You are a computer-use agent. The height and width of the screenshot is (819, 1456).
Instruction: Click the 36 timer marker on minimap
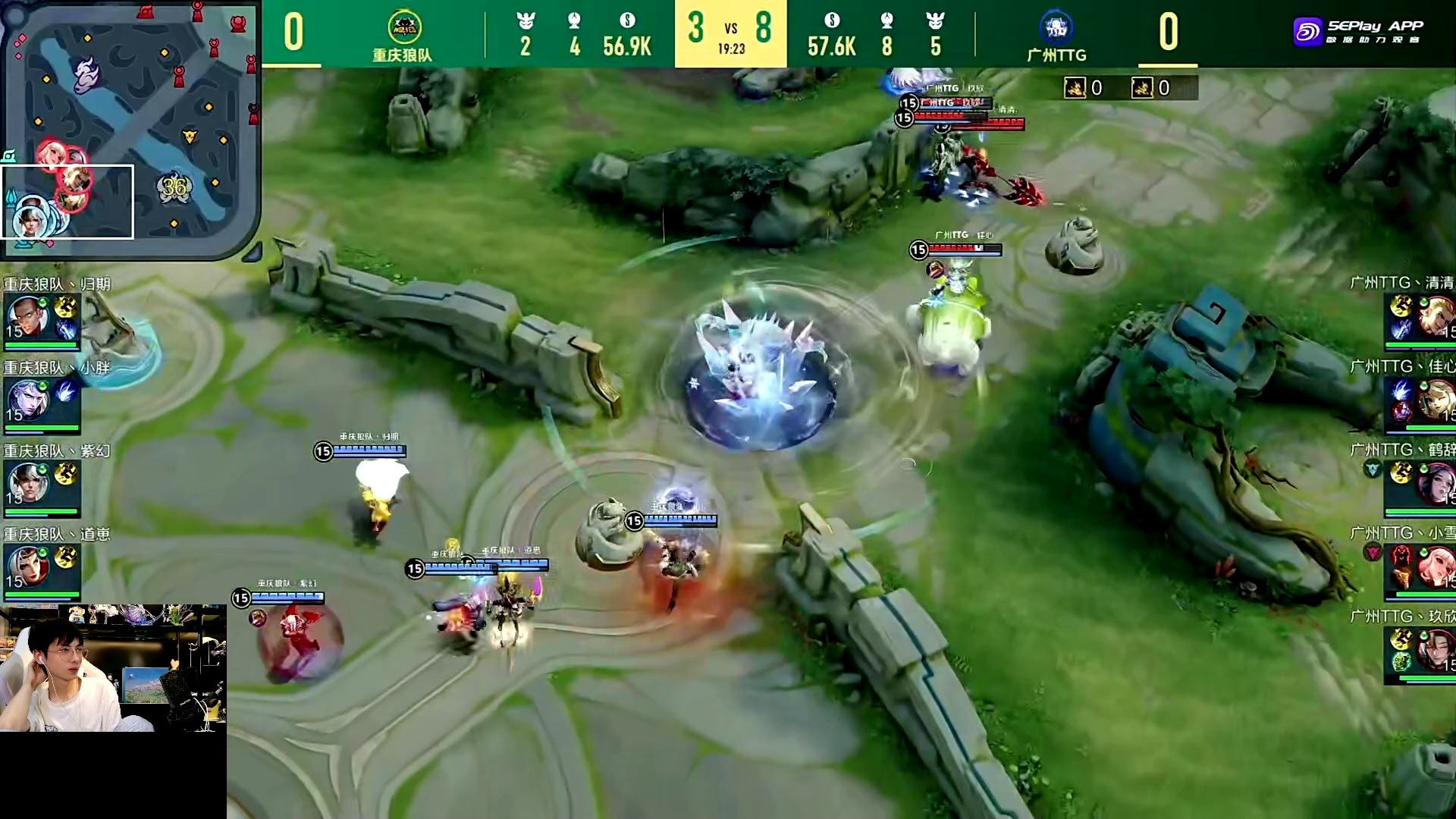click(x=174, y=187)
